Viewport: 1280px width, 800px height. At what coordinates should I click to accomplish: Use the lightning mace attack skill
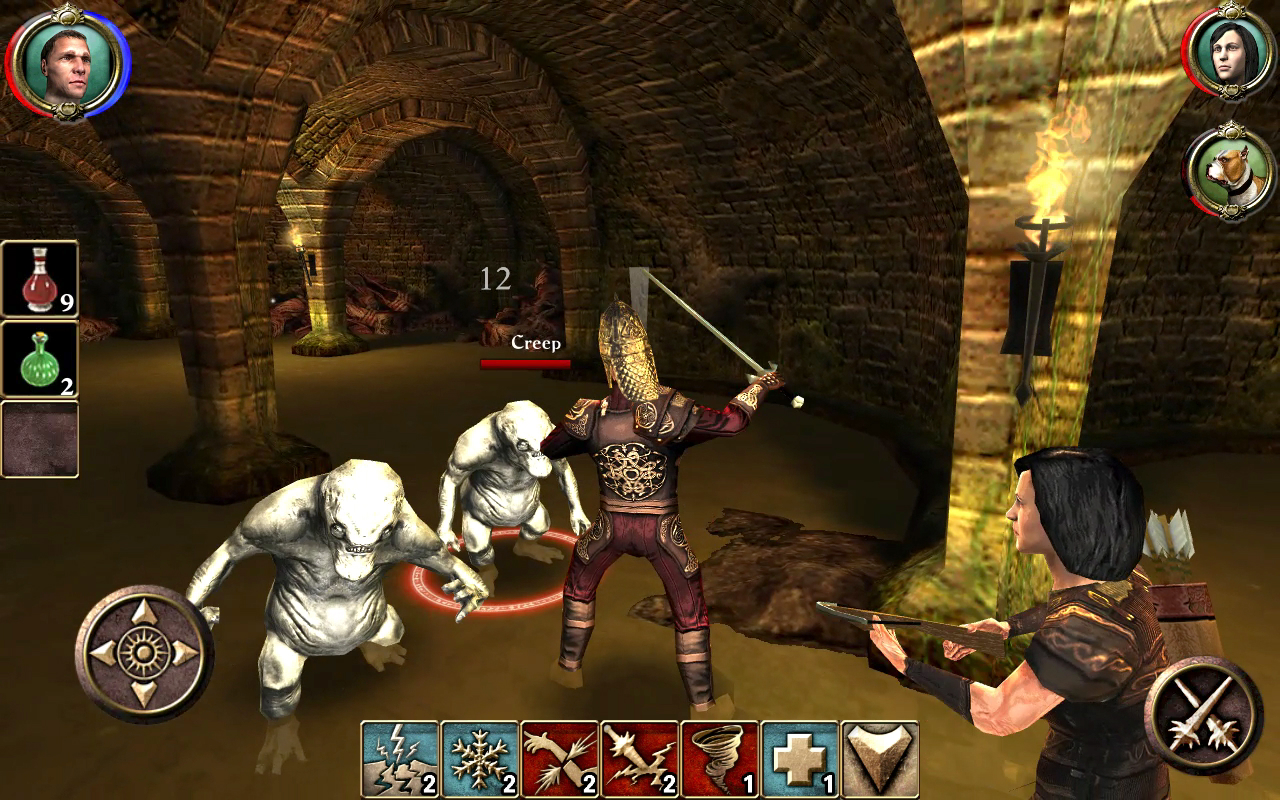pyautogui.click(x=640, y=759)
